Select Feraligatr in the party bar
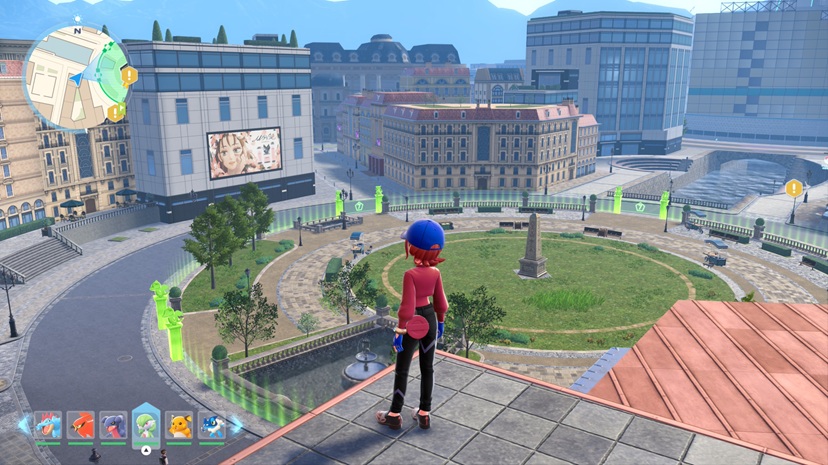Image resolution: width=828 pixels, height=465 pixels. 48,425
